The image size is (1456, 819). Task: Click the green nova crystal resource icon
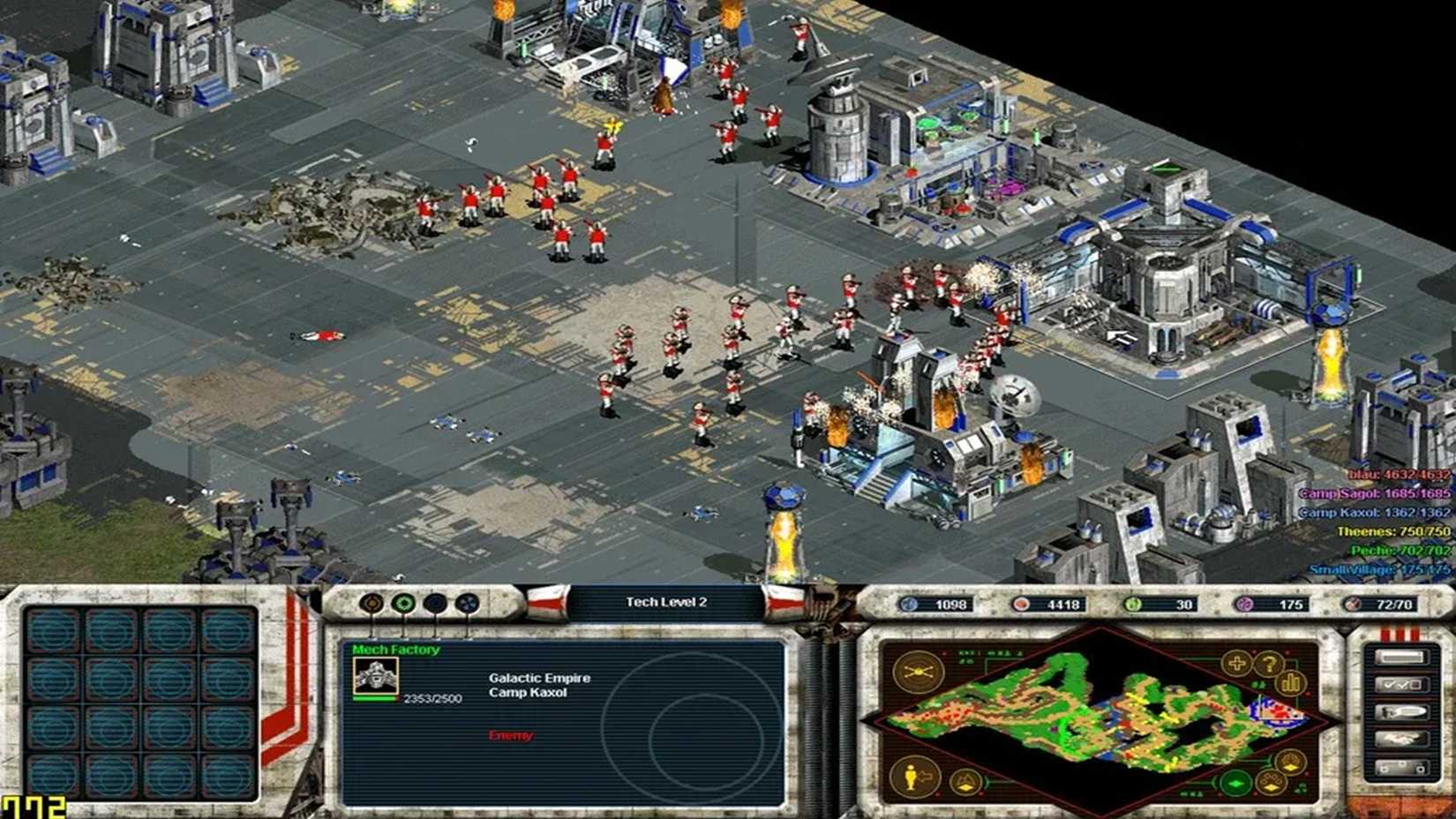coord(1131,605)
